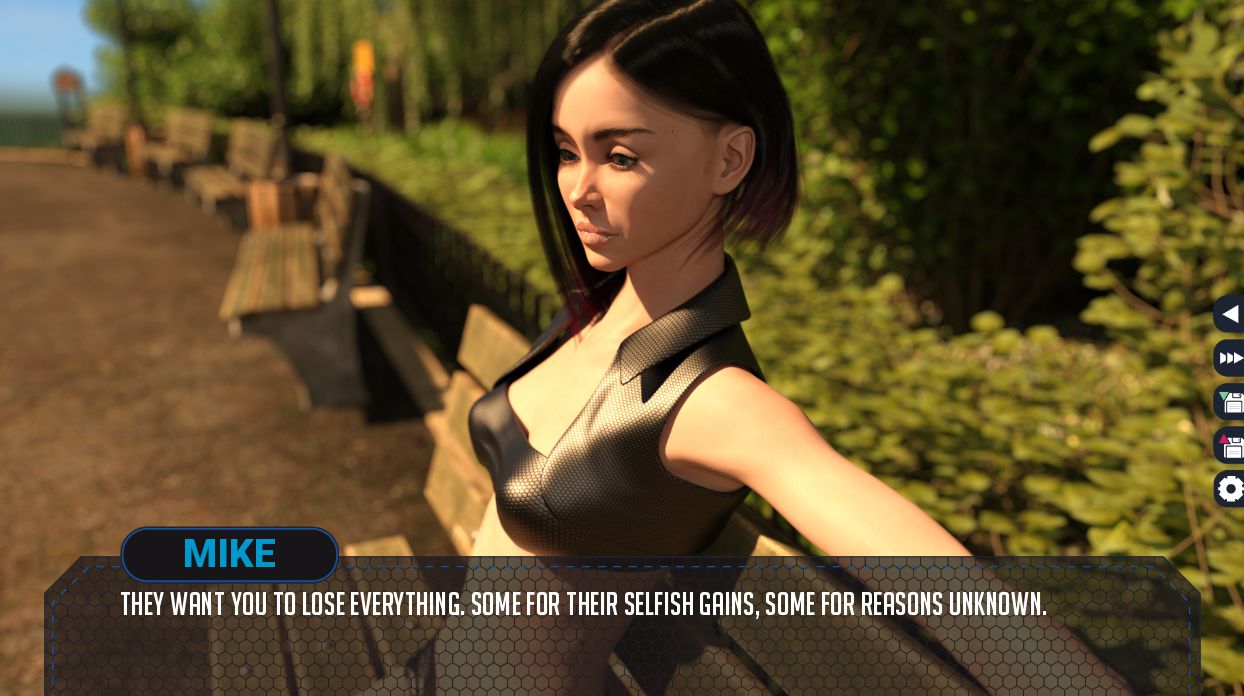Viewport: 1244px width, 696px height.
Task: Activate the triple-arrow skip button
Action: tap(1230, 358)
